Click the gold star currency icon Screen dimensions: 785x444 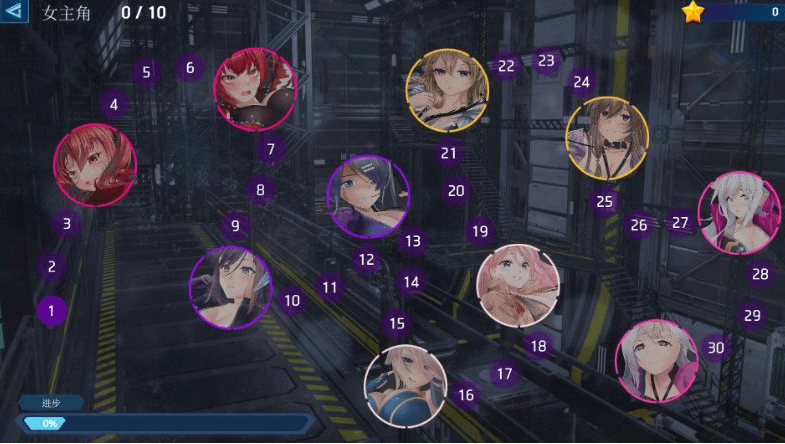pos(694,12)
